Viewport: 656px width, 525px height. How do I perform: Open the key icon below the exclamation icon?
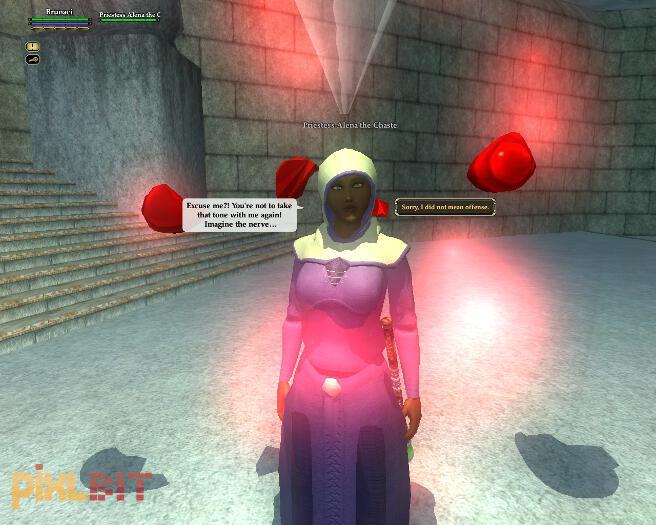pyautogui.click(x=33, y=59)
